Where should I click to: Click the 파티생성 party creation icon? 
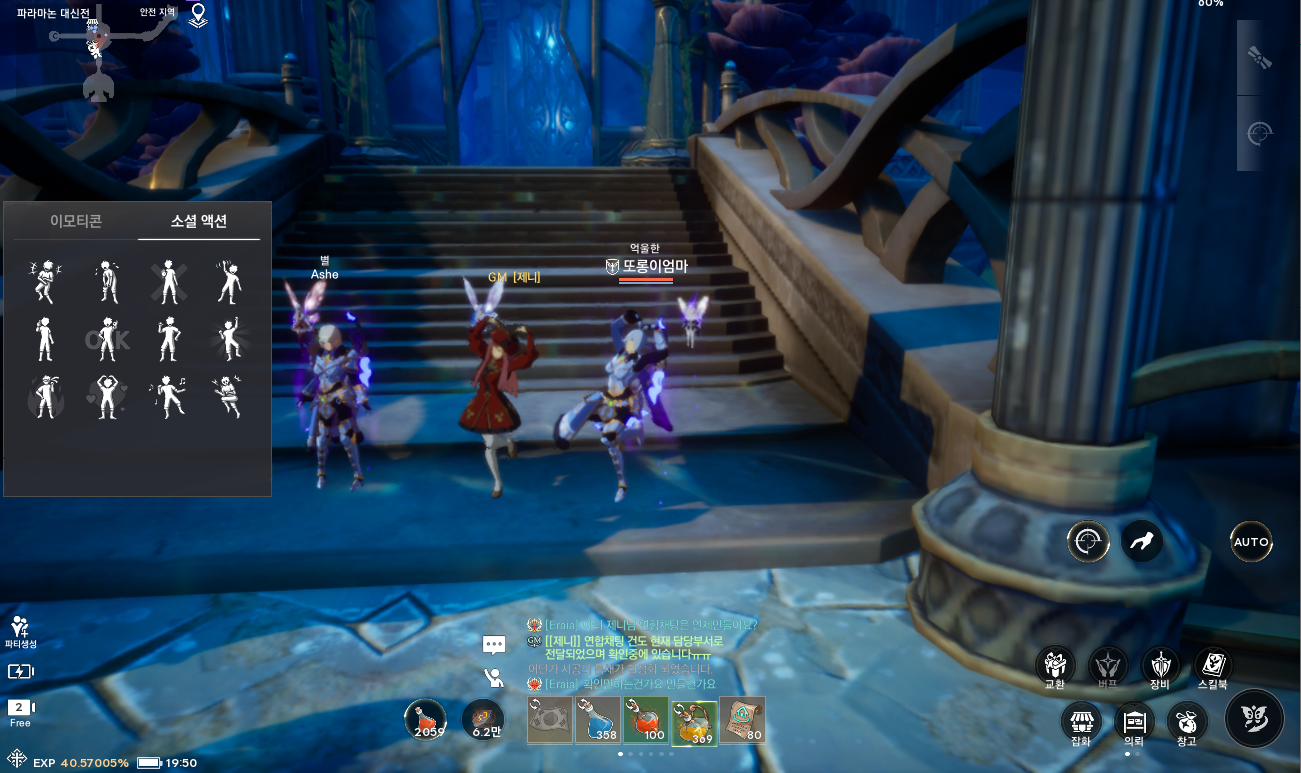click(x=19, y=630)
